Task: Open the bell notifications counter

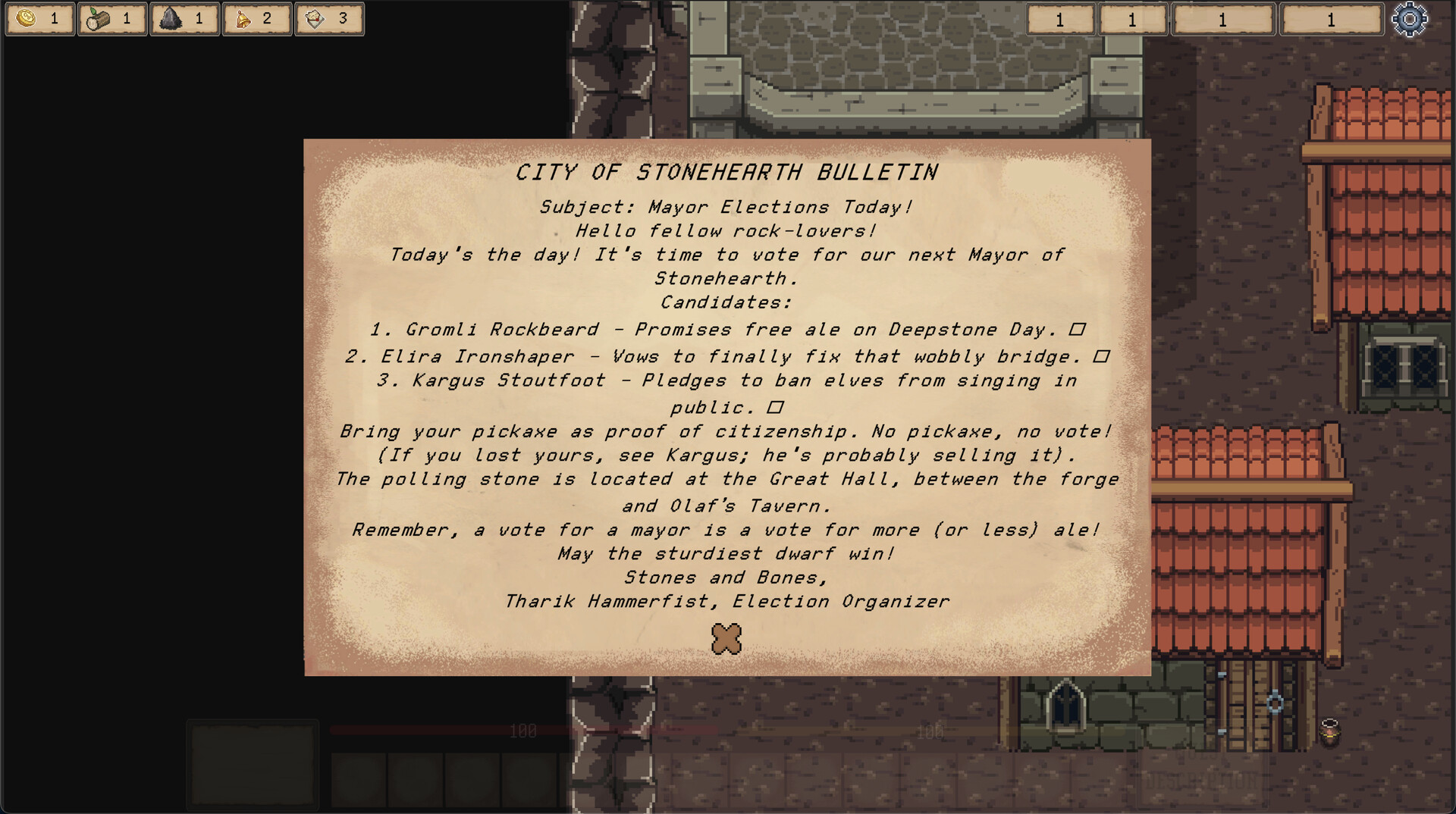Action: (257, 19)
